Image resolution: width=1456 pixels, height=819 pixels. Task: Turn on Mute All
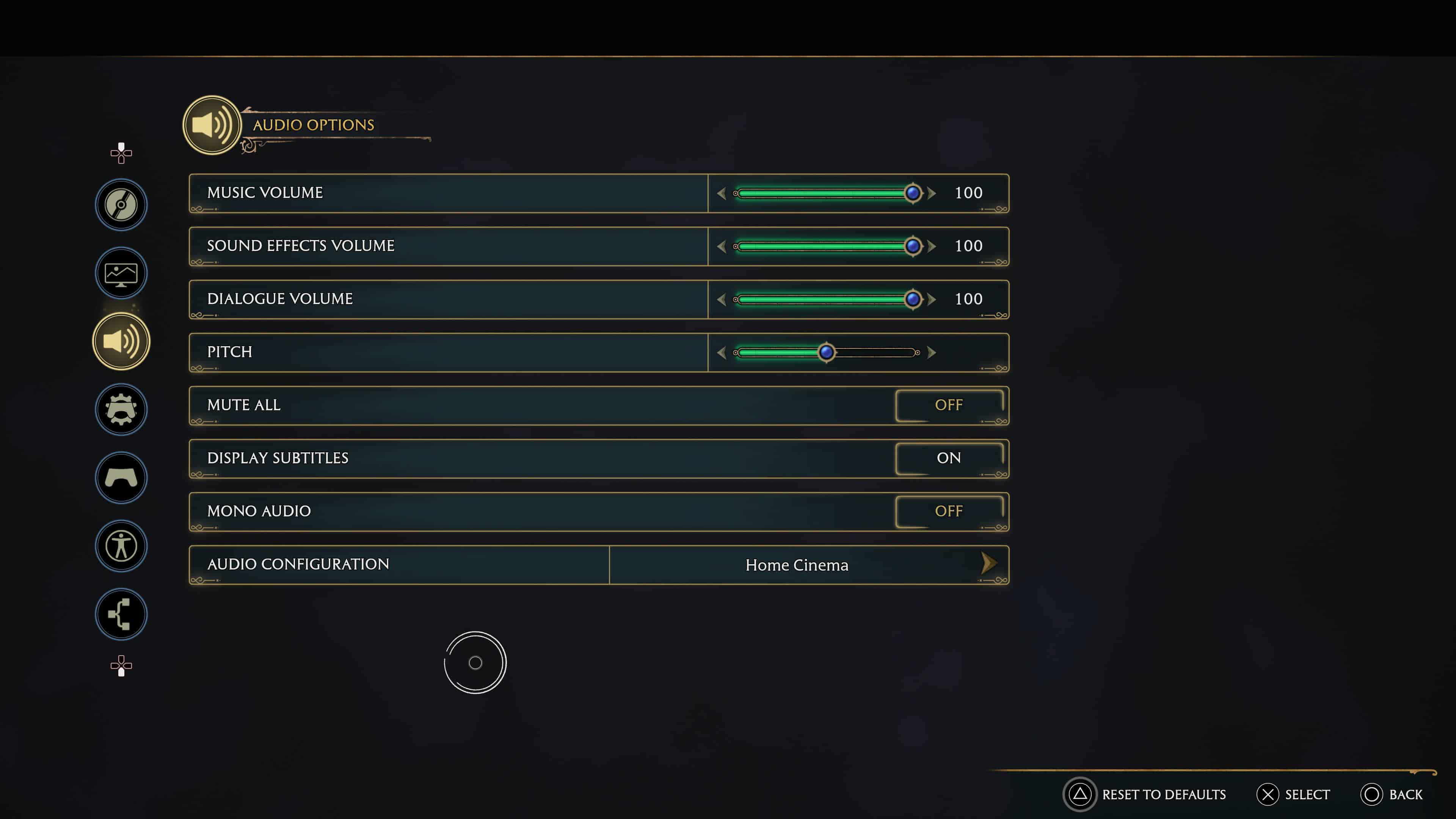coord(949,405)
